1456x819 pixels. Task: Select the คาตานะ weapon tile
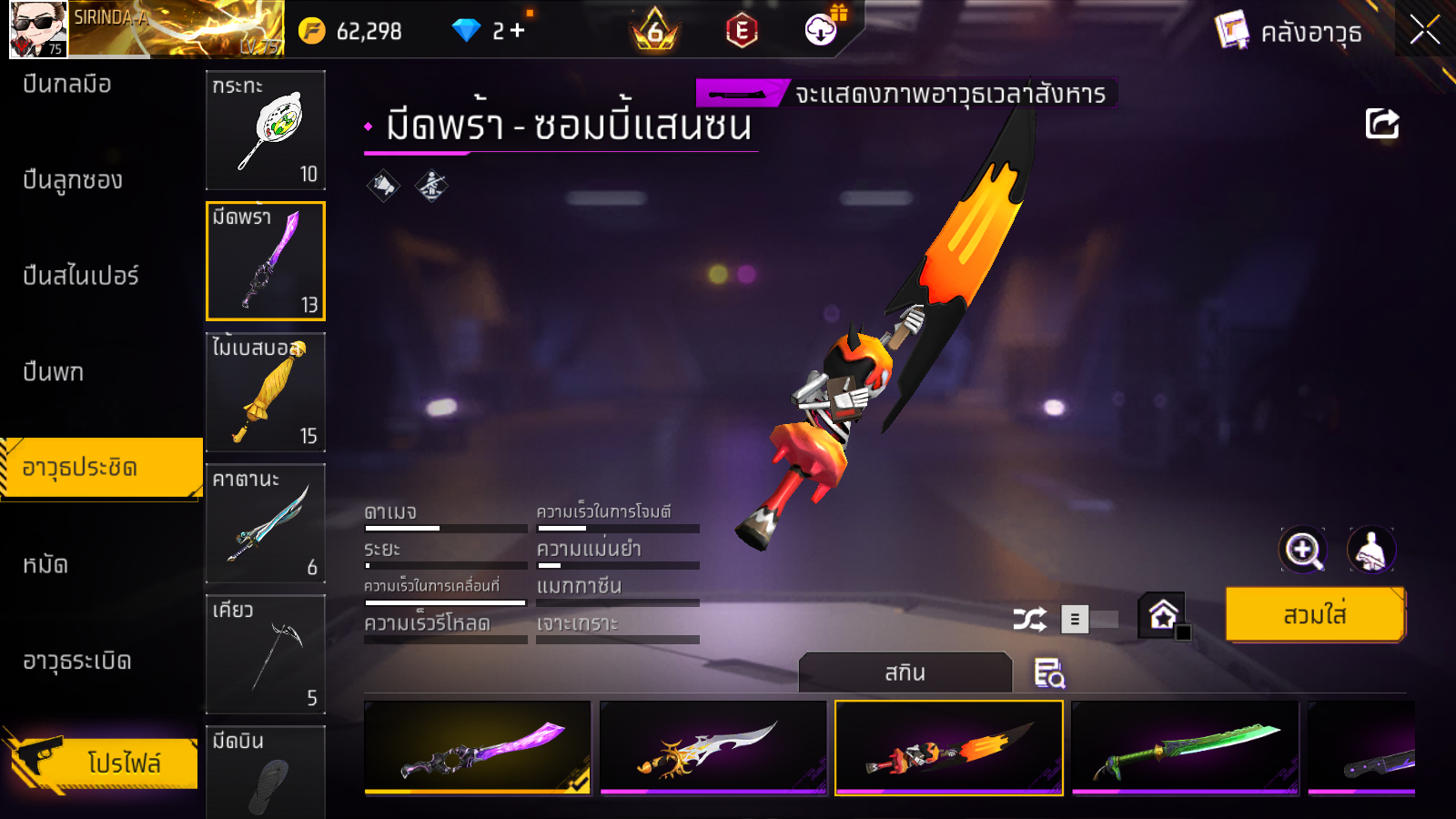(266, 523)
